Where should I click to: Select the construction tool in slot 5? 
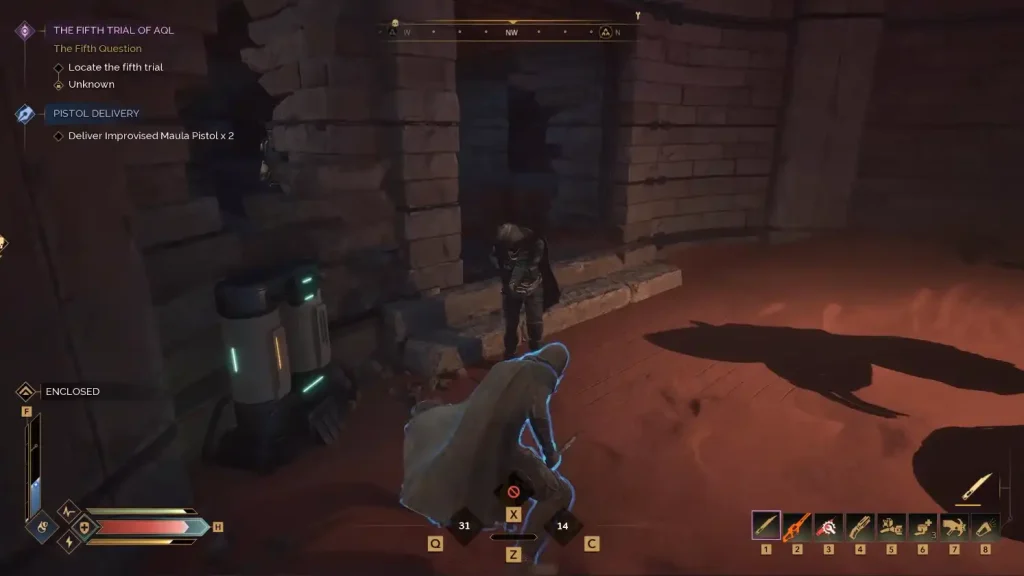coord(891,526)
